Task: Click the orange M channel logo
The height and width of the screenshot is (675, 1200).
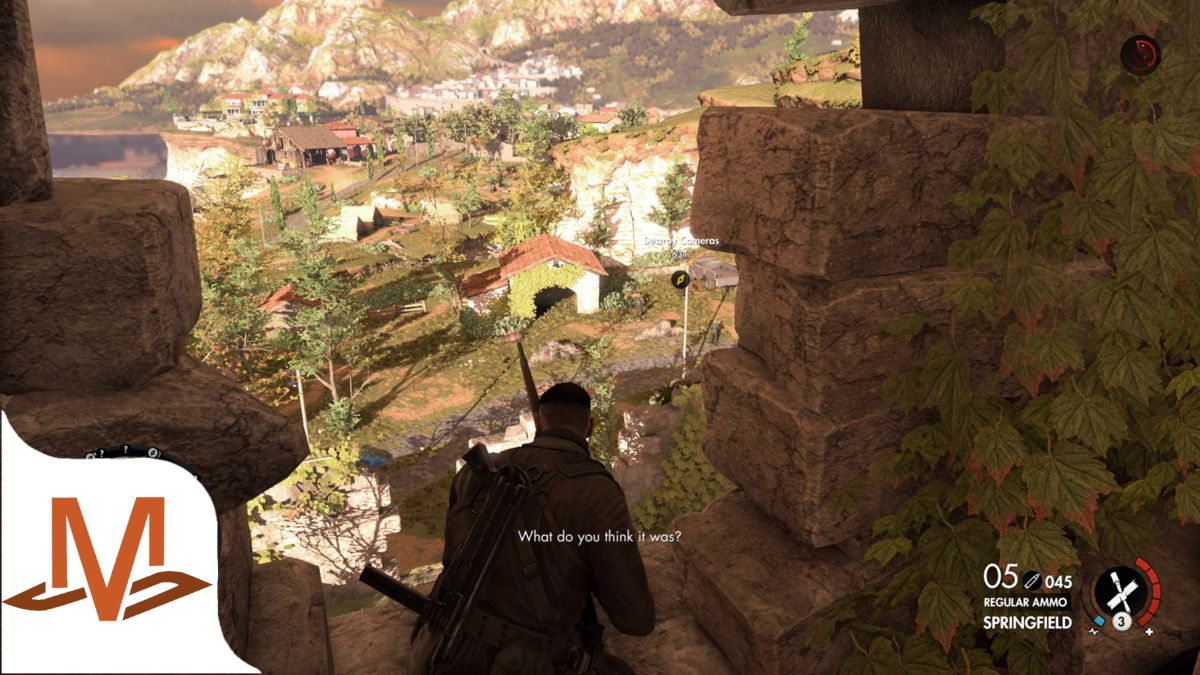Action: pos(107,559)
